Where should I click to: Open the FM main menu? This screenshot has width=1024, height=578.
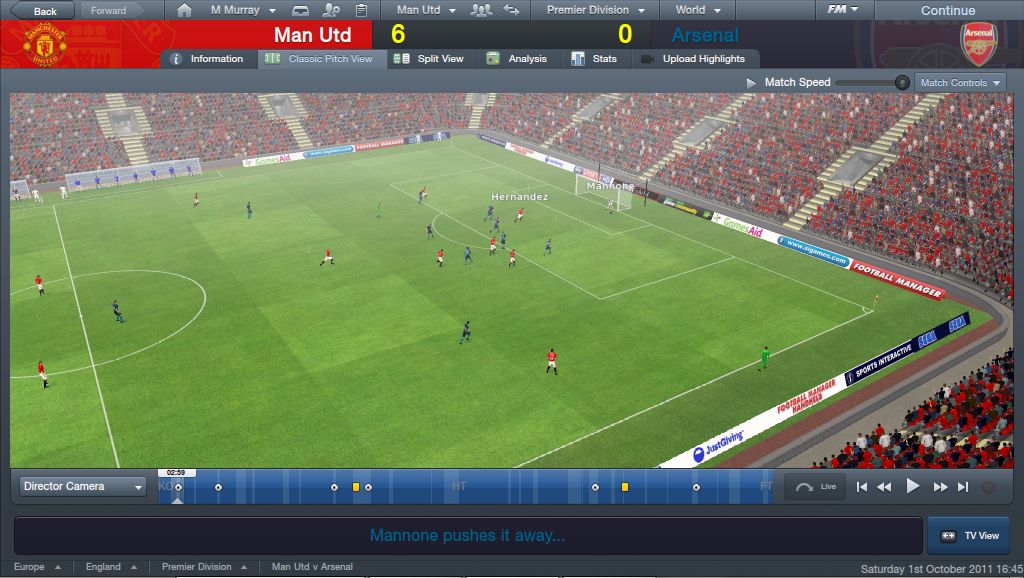pyautogui.click(x=842, y=10)
